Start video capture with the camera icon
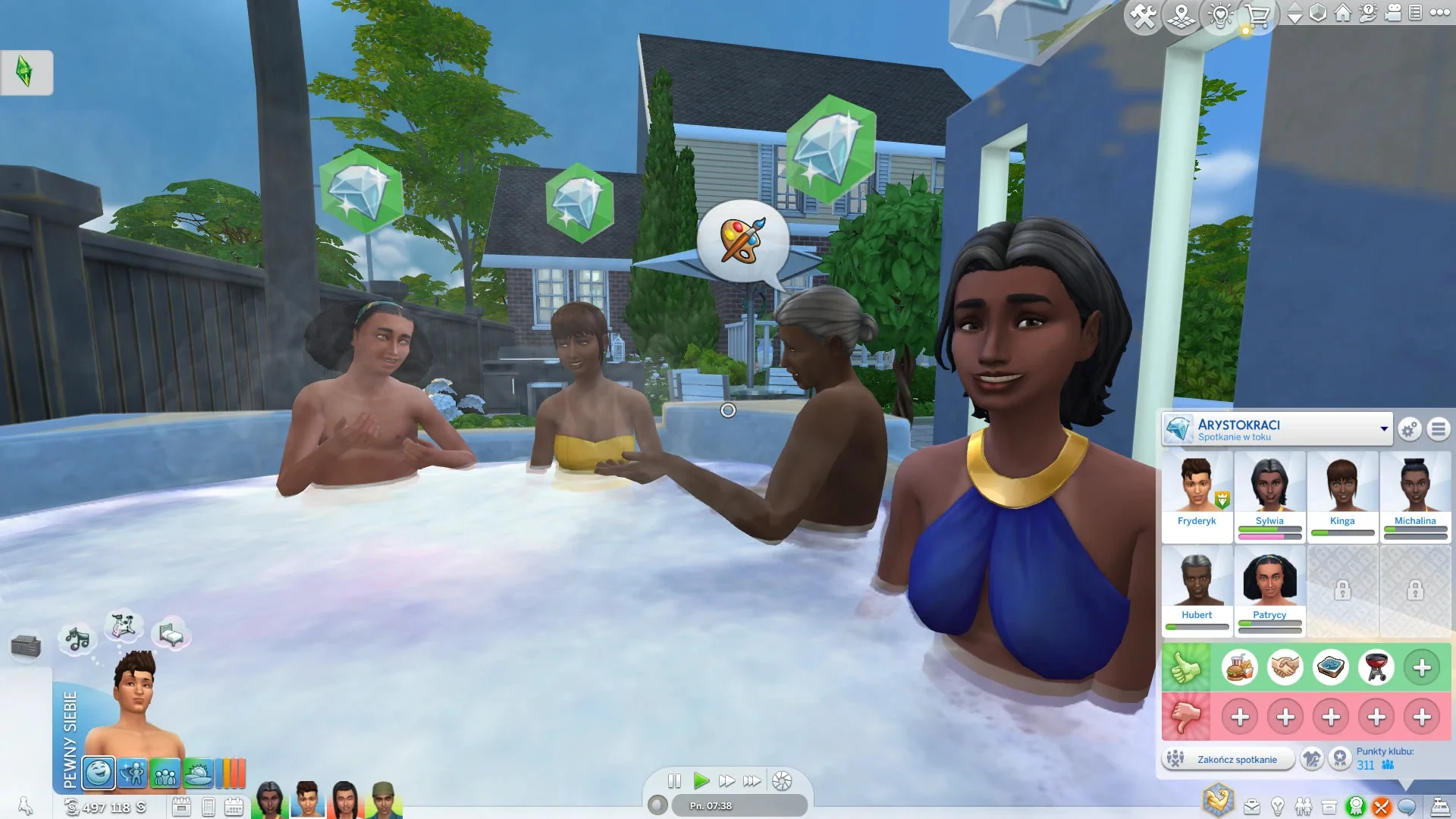1456x819 pixels. (1392, 14)
